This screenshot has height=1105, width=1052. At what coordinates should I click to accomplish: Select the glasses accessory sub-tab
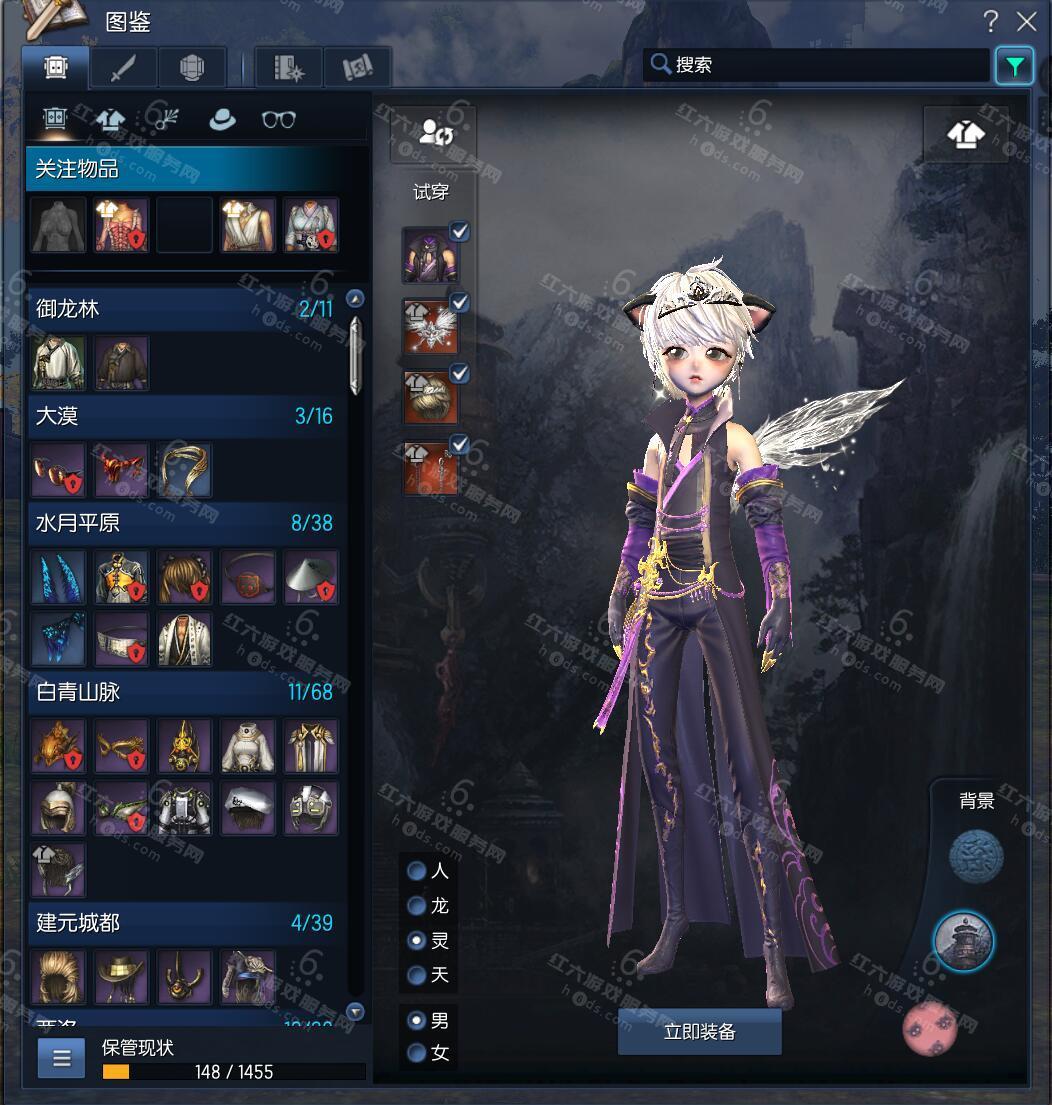(x=278, y=119)
